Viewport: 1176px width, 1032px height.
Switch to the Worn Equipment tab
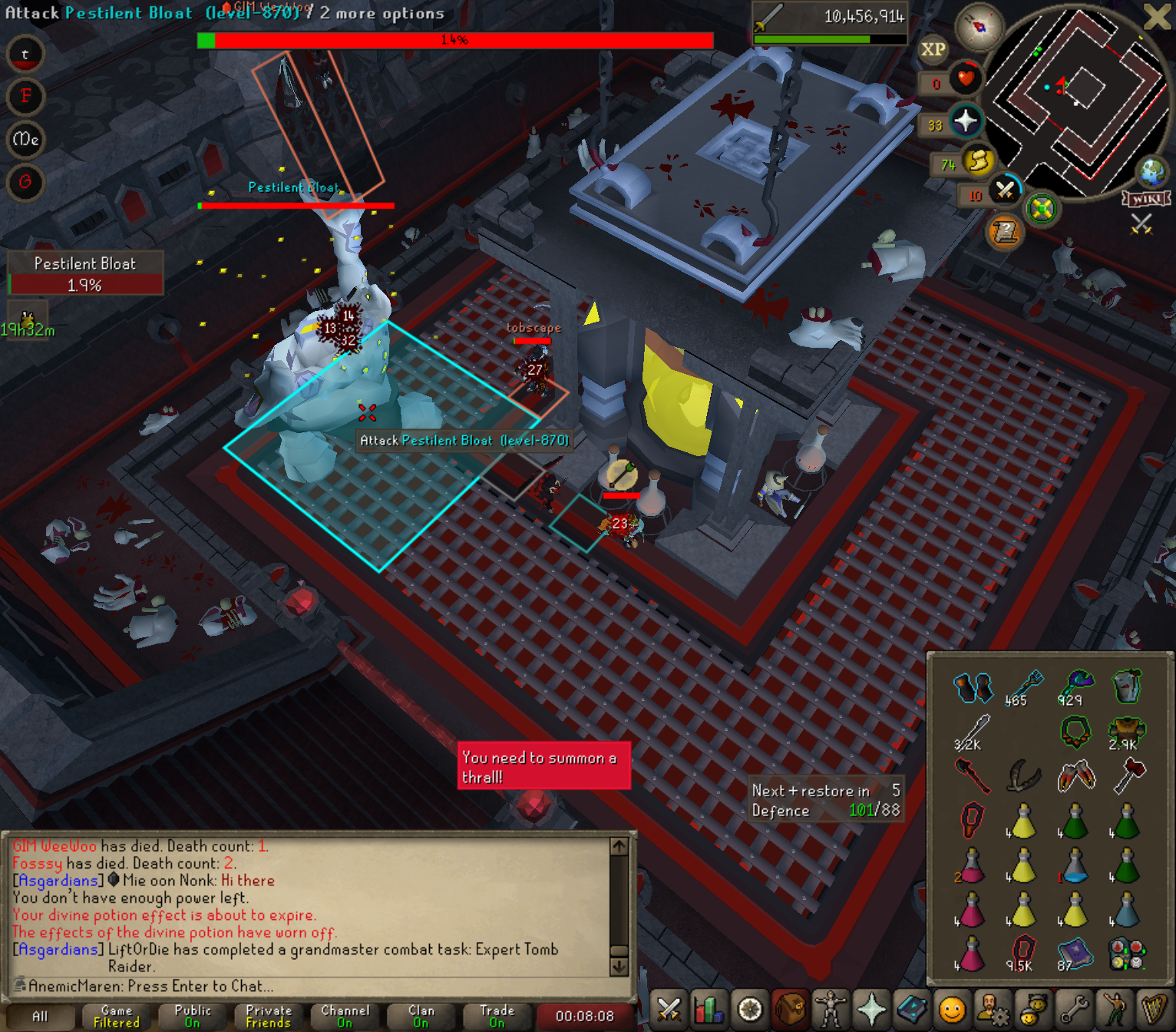pyautogui.click(x=831, y=1010)
